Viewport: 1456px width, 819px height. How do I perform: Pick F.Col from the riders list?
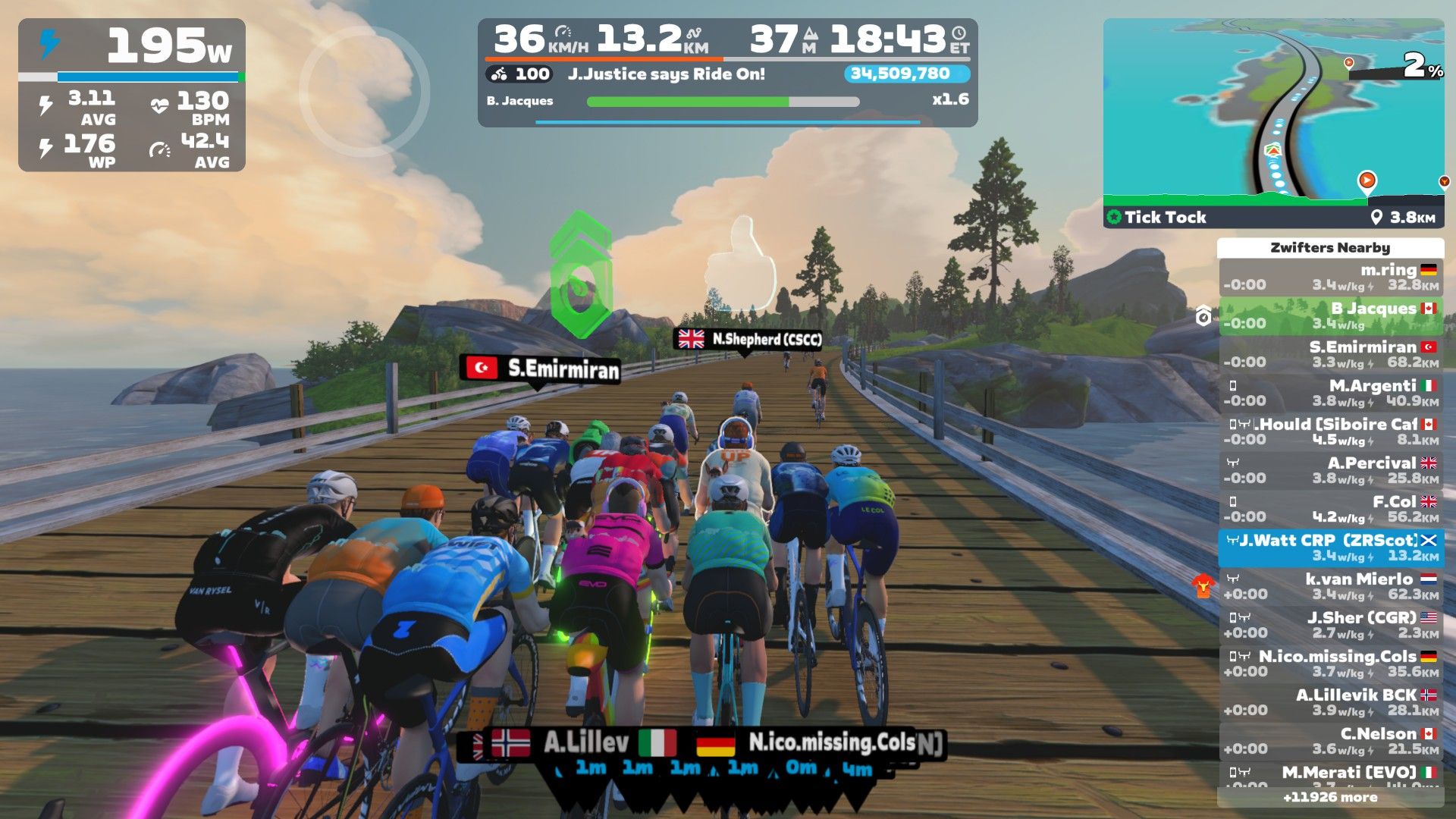(1331, 510)
